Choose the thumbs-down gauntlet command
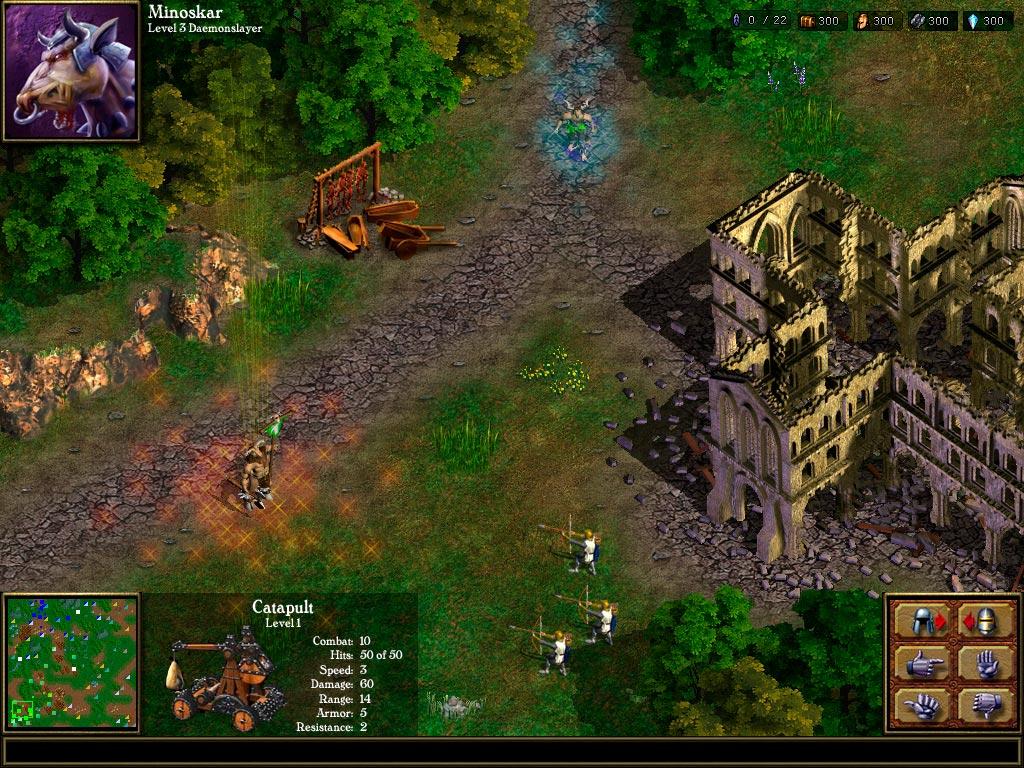Image resolution: width=1024 pixels, height=768 pixels. 985,704
